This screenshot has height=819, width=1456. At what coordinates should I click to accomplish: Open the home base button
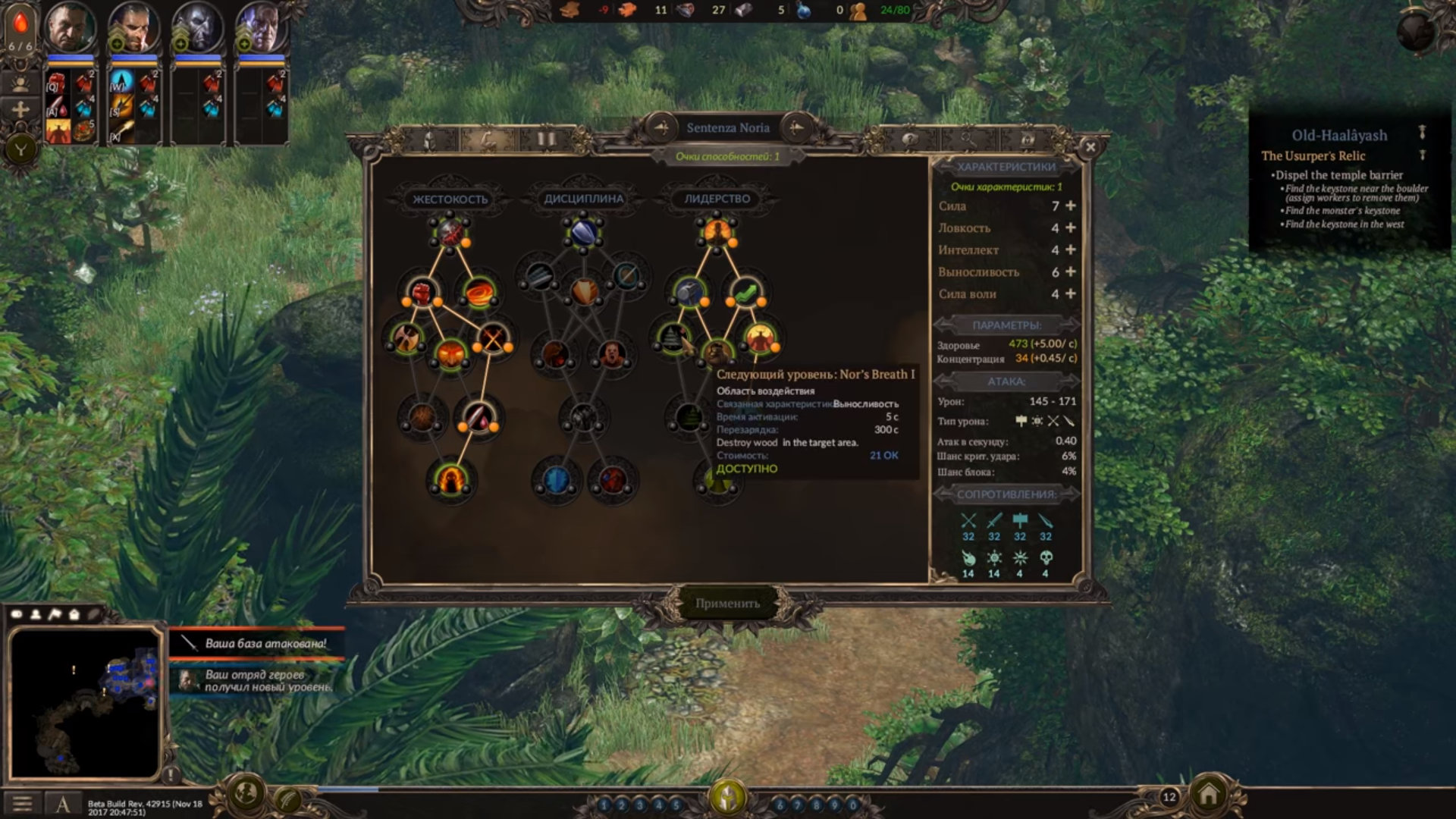[x=1208, y=795]
